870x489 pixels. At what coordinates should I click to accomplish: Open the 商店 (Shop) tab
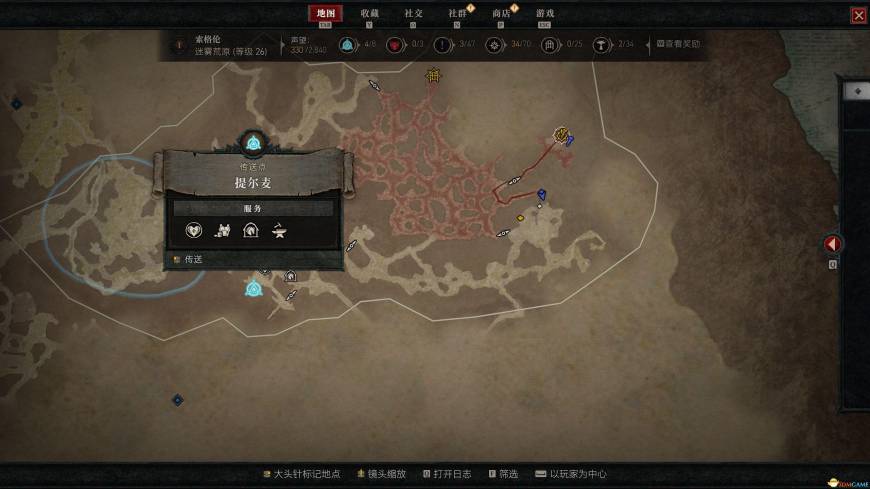501,13
